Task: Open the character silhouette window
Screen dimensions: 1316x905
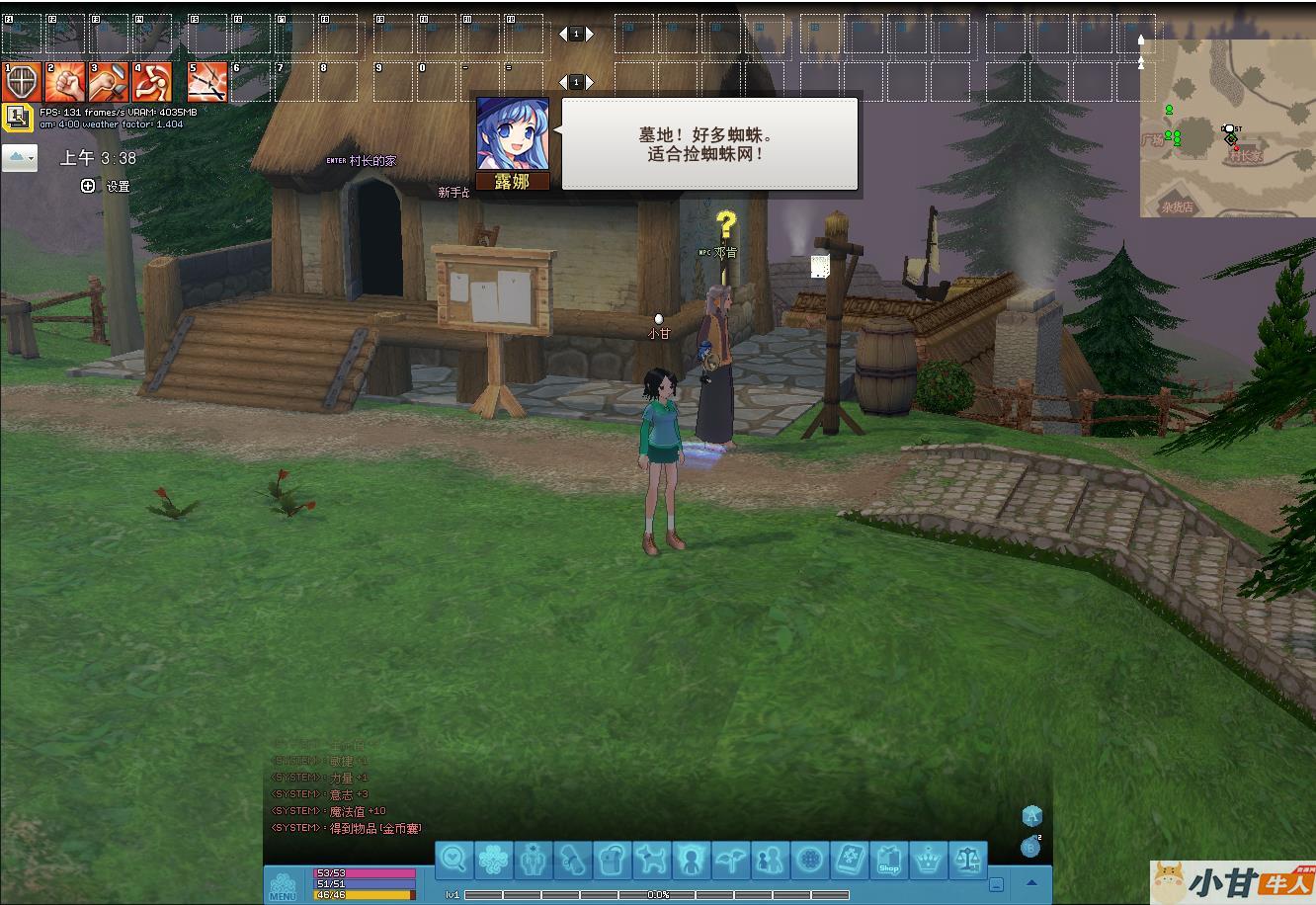Action: (692, 860)
